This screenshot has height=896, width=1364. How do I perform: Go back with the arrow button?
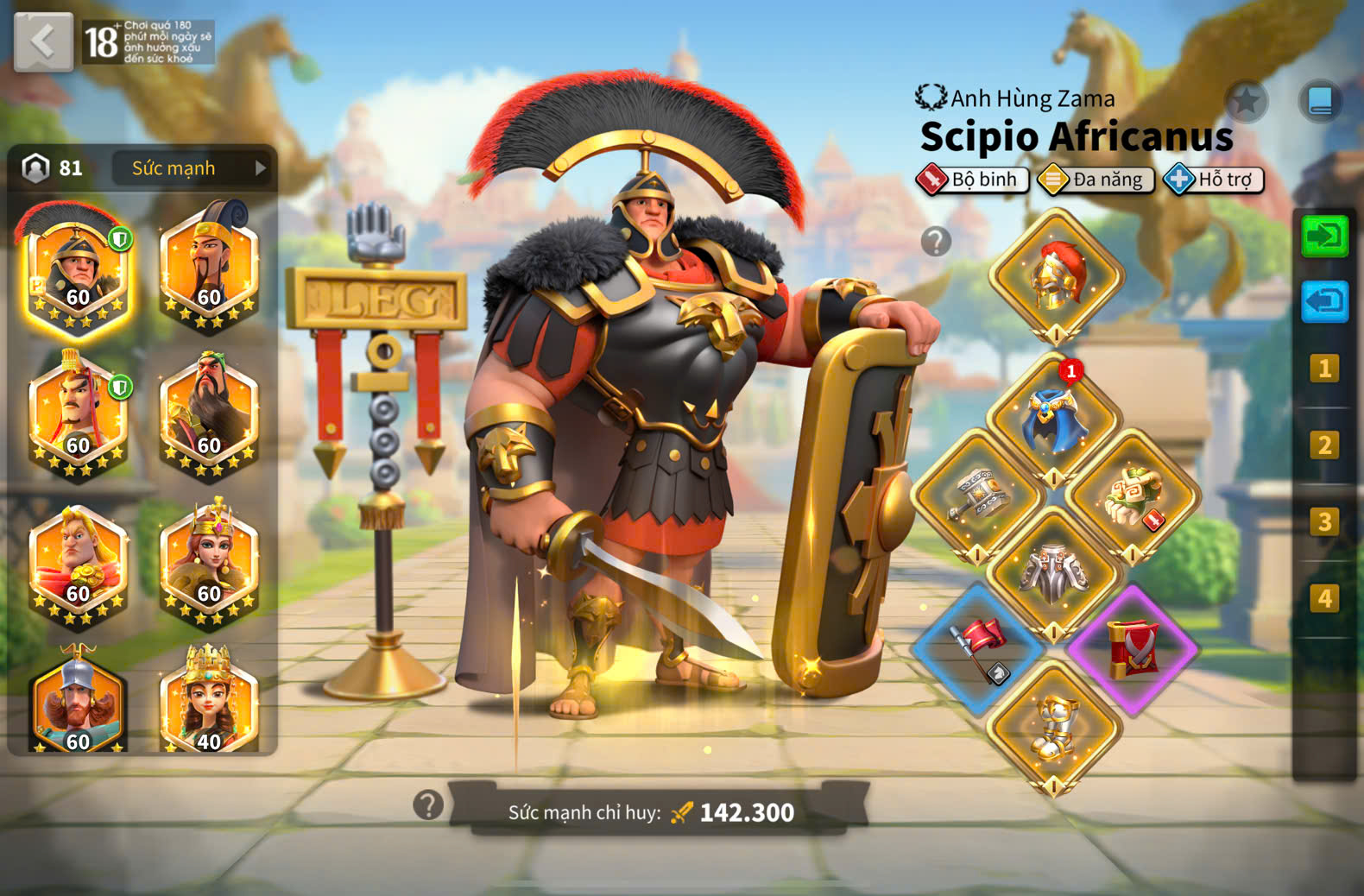(x=43, y=41)
